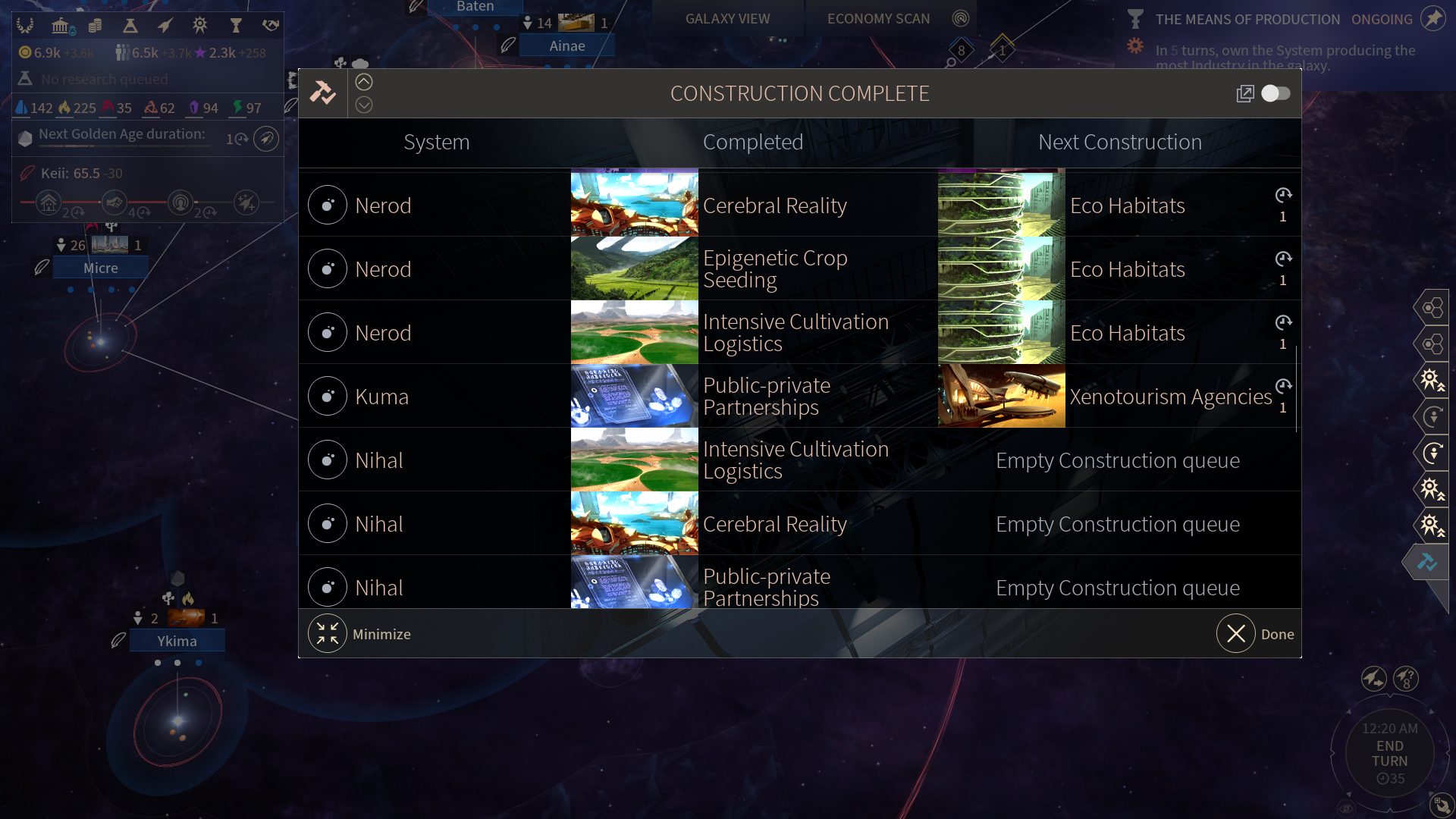Open the Economy Scan view

click(878, 19)
